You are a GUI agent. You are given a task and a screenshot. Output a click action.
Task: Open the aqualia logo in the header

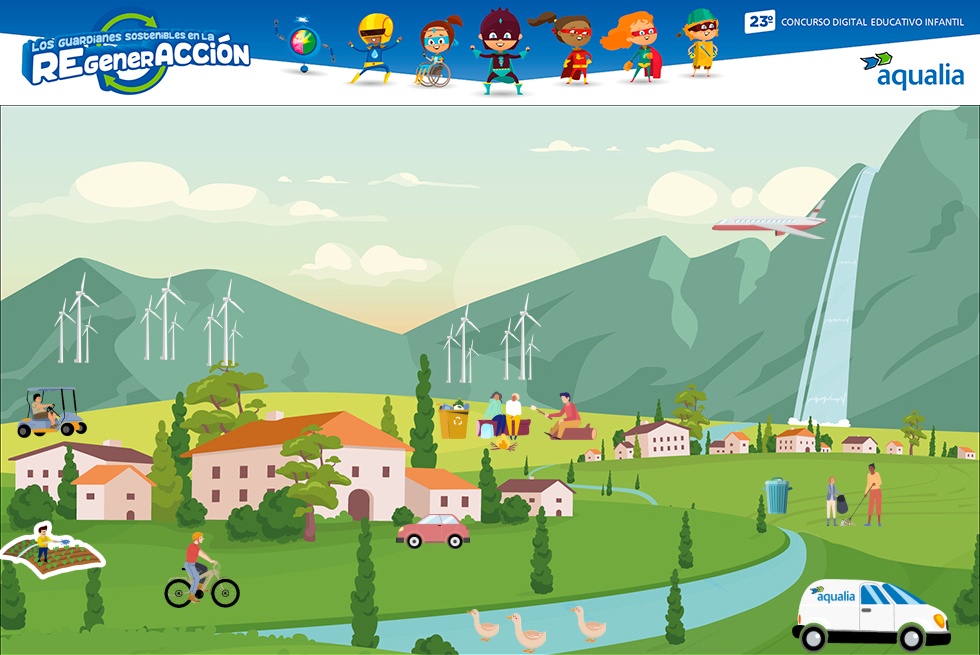(914, 71)
